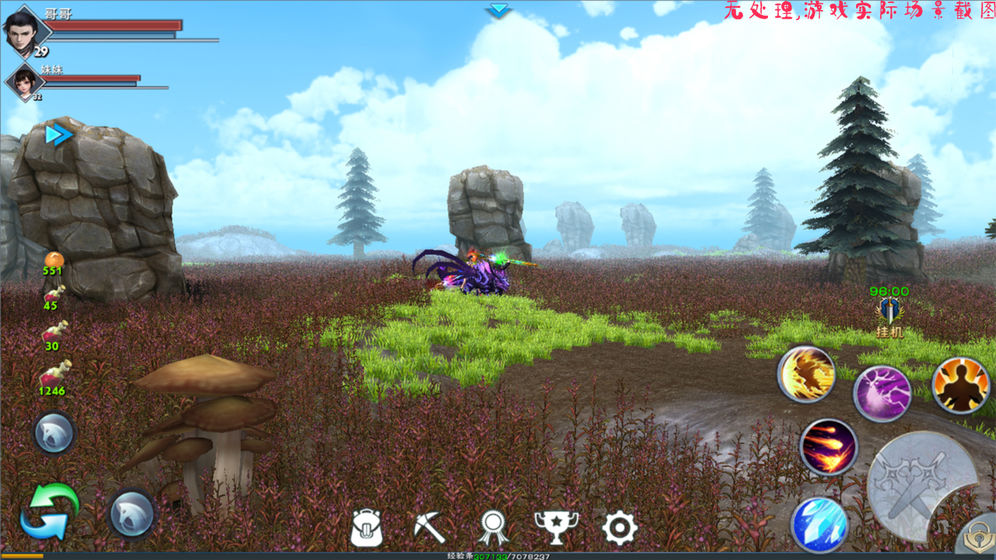Viewport: 996px width, 560px height.
Task: Open the gear settings menu
Action: click(620, 527)
